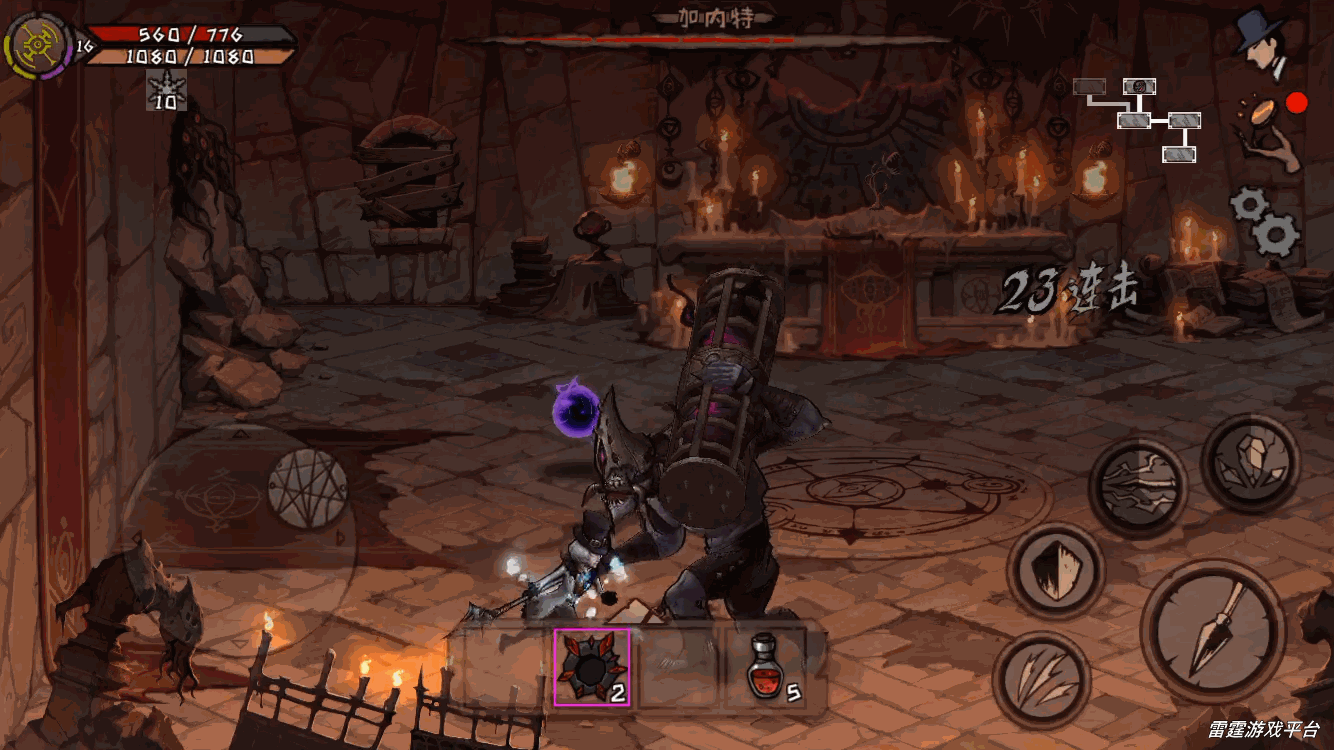Use the shield block skill
Viewport: 1334px width, 750px height.
[x=1054, y=570]
